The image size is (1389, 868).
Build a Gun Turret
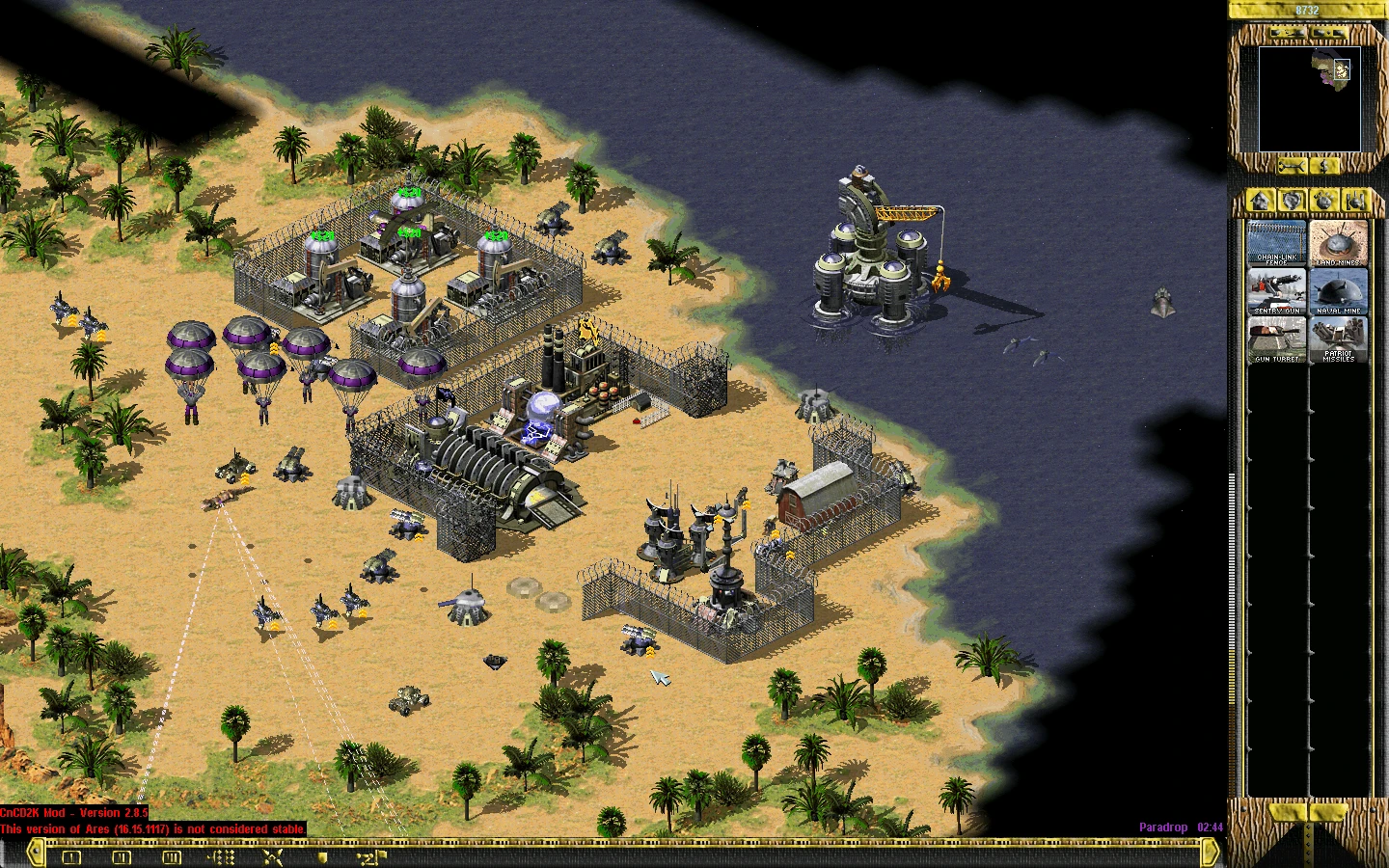click(1276, 339)
